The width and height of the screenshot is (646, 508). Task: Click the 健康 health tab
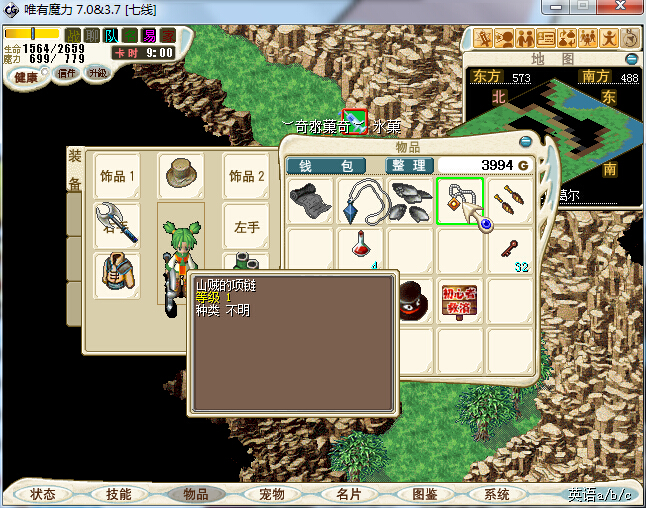[27, 76]
